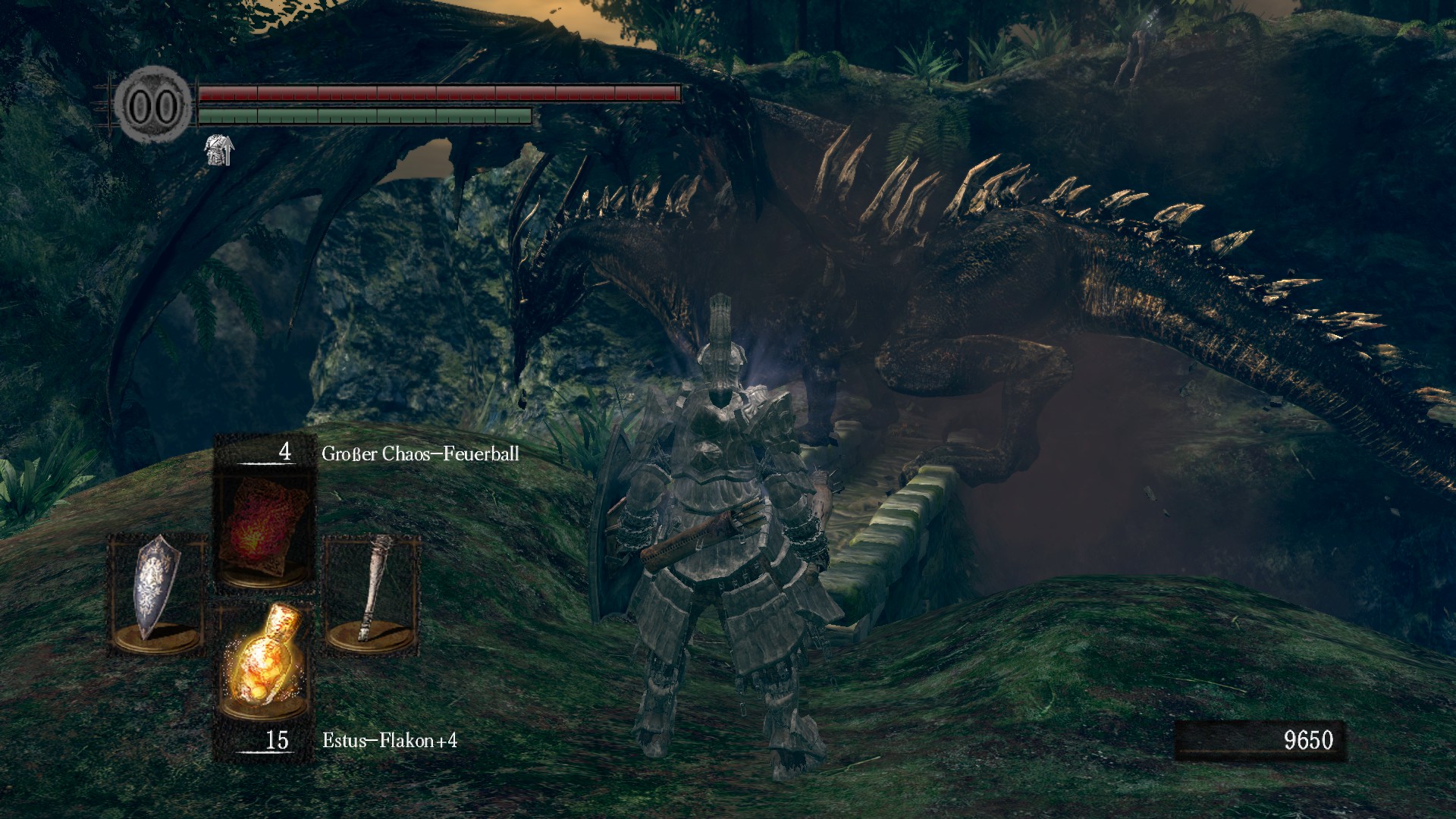Click the humanity counter emblem
Image resolution: width=1456 pixels, height=819 pixels.
[154, 107]
